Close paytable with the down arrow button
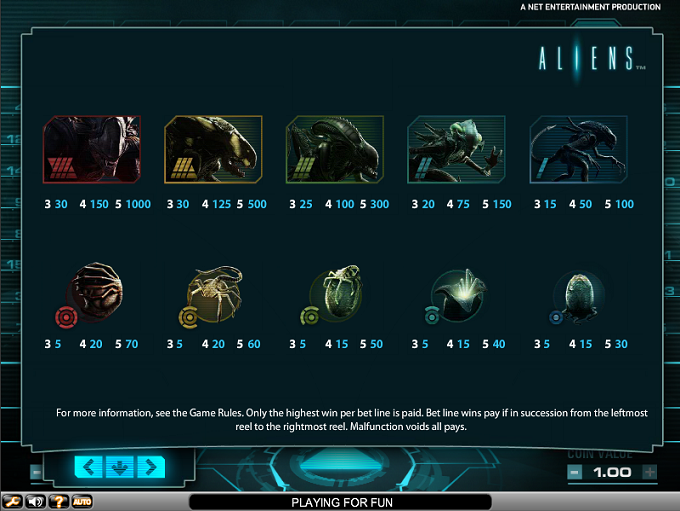The width and height of the screenshot is (680, 511). (119, 467)
